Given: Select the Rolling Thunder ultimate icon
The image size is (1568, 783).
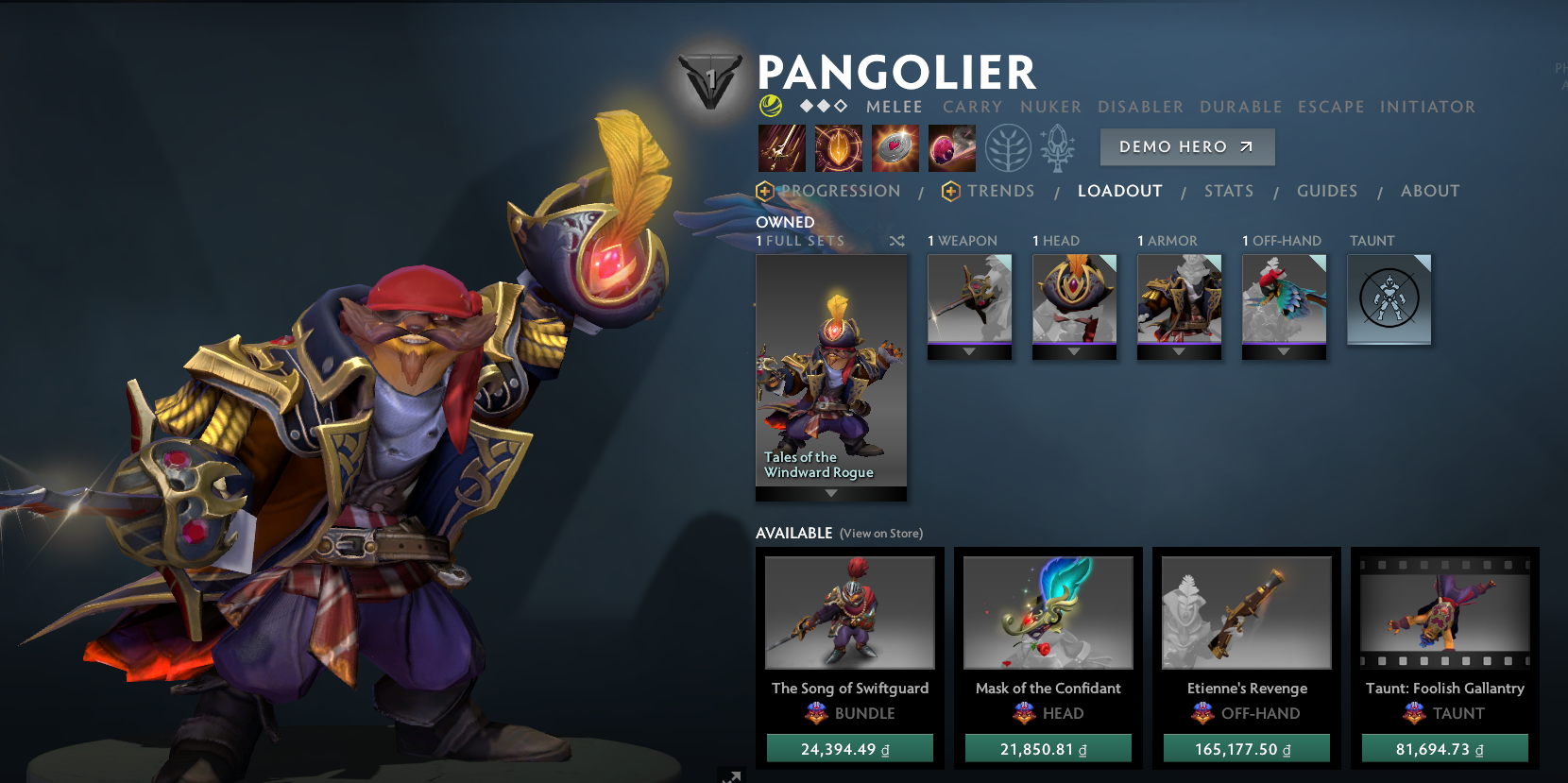Looking at the screenshot, I should pyautogui.click(x=952, y=148).
